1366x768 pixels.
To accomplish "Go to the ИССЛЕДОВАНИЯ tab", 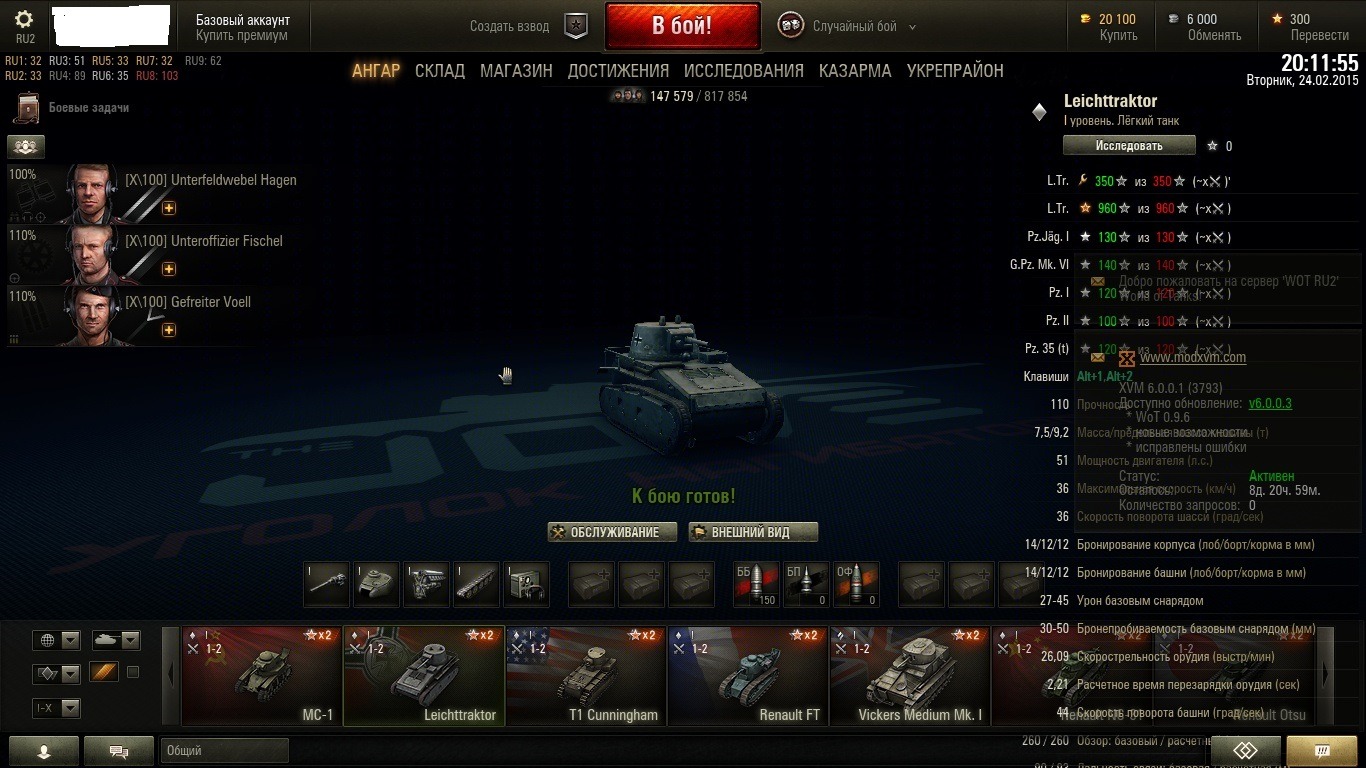I will pos(743,71).
